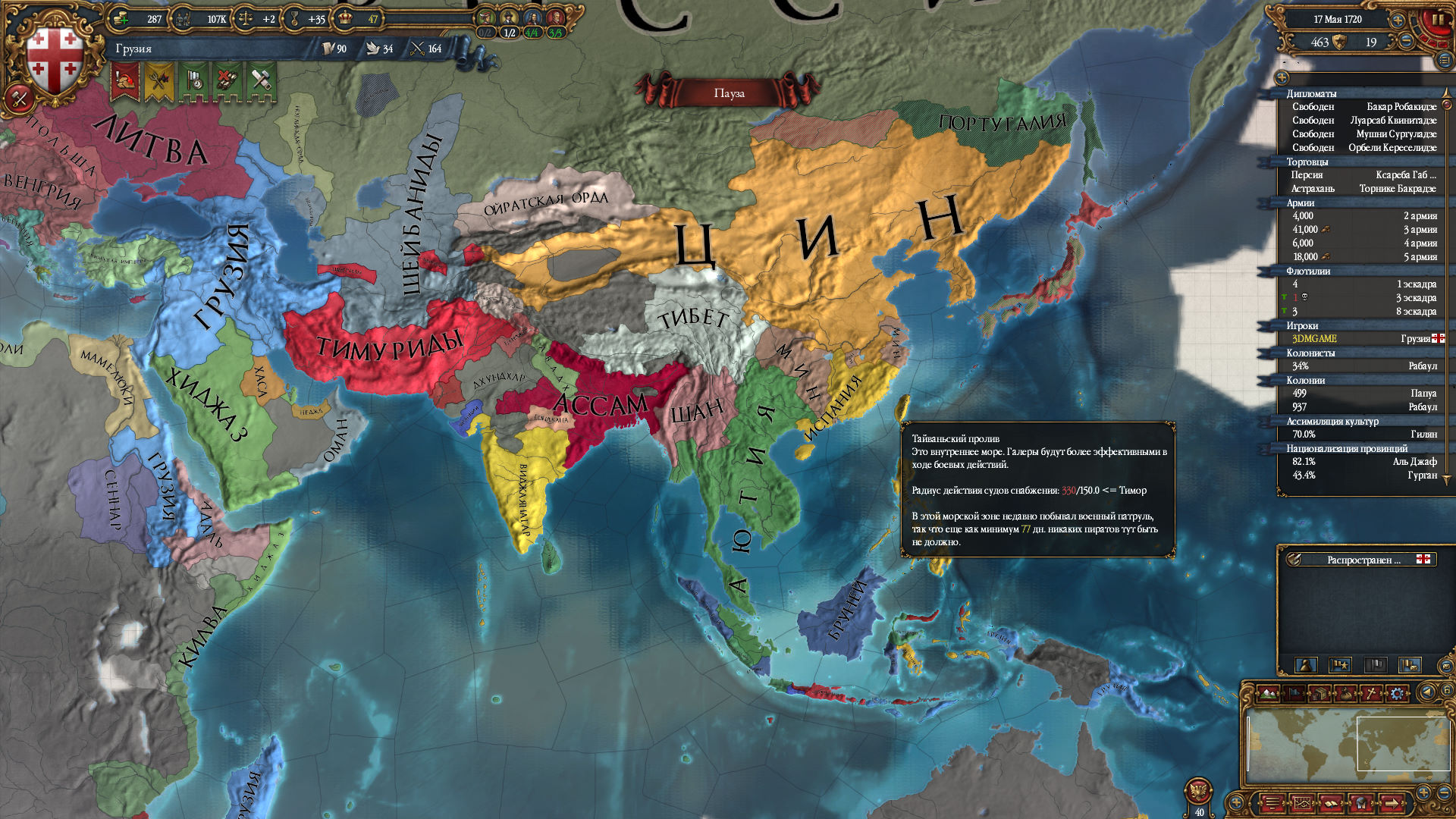Image resolution: width=1456 pixels, height=819 pixels.
Task: Open map mode settings gear
Action: (1396, 693)
